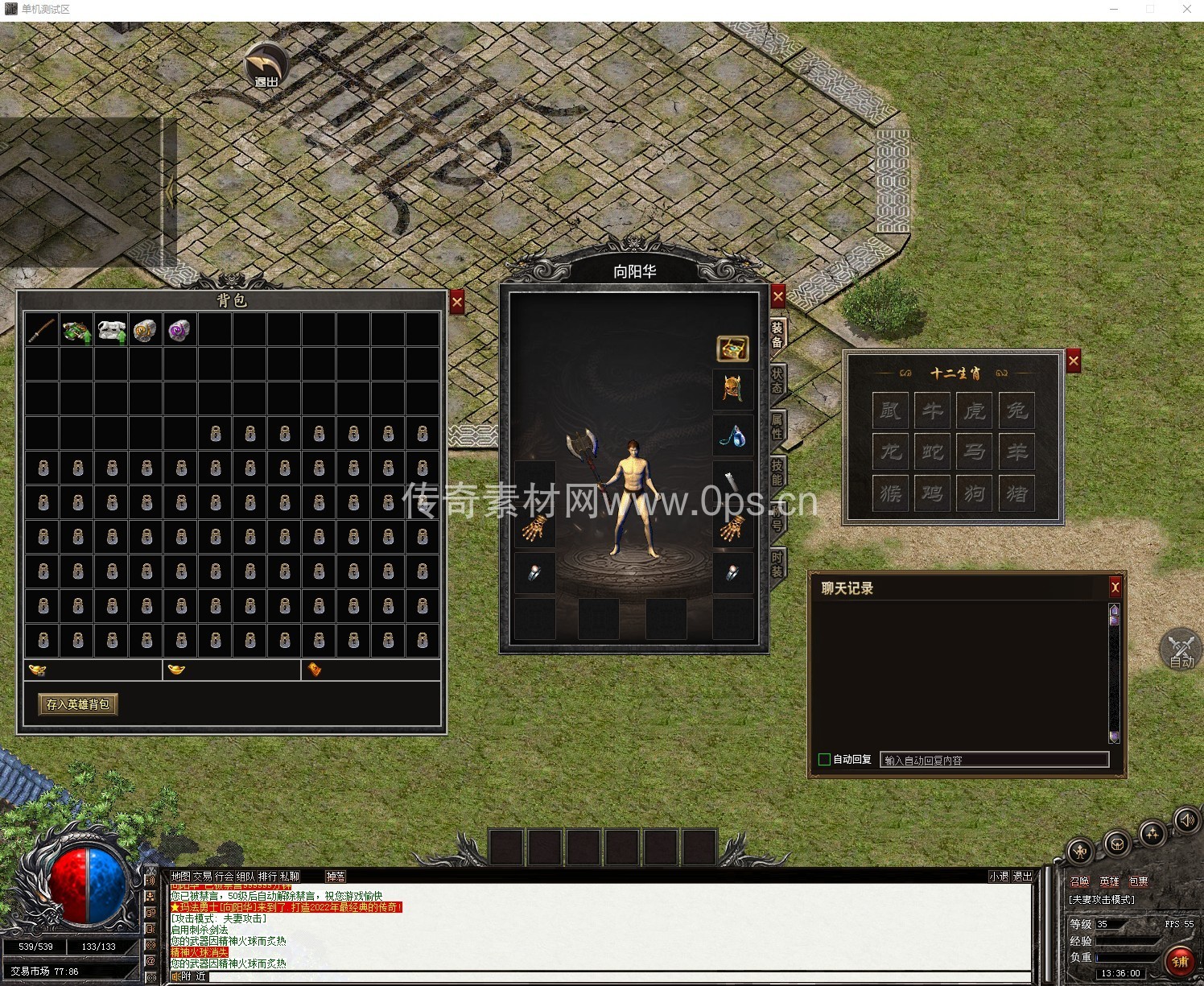Image resolution: width=1204 pixels, height=986 pixels.
Task: Close the 聊天记录 chat log window
Action: click(x=1115, y=588)
